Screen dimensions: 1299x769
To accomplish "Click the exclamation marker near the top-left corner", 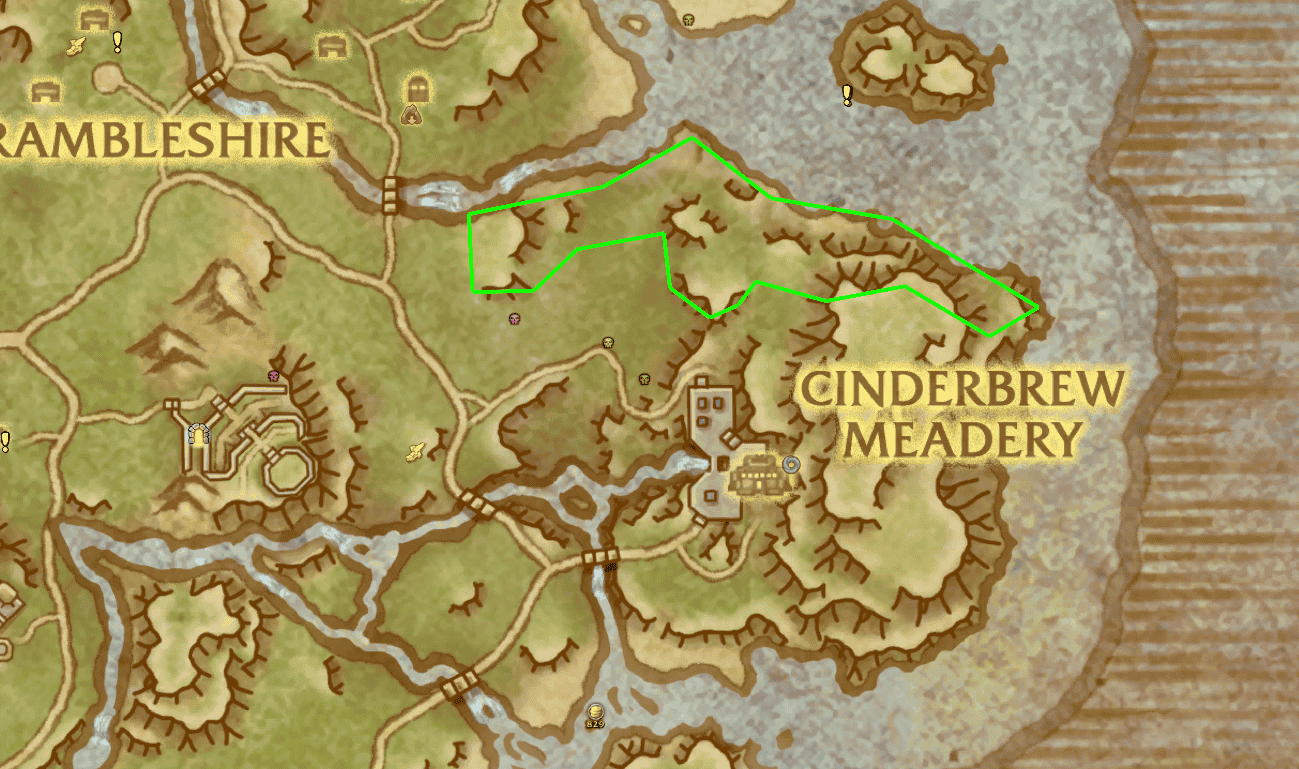I will pyautogui.click(x=117, y=42).
